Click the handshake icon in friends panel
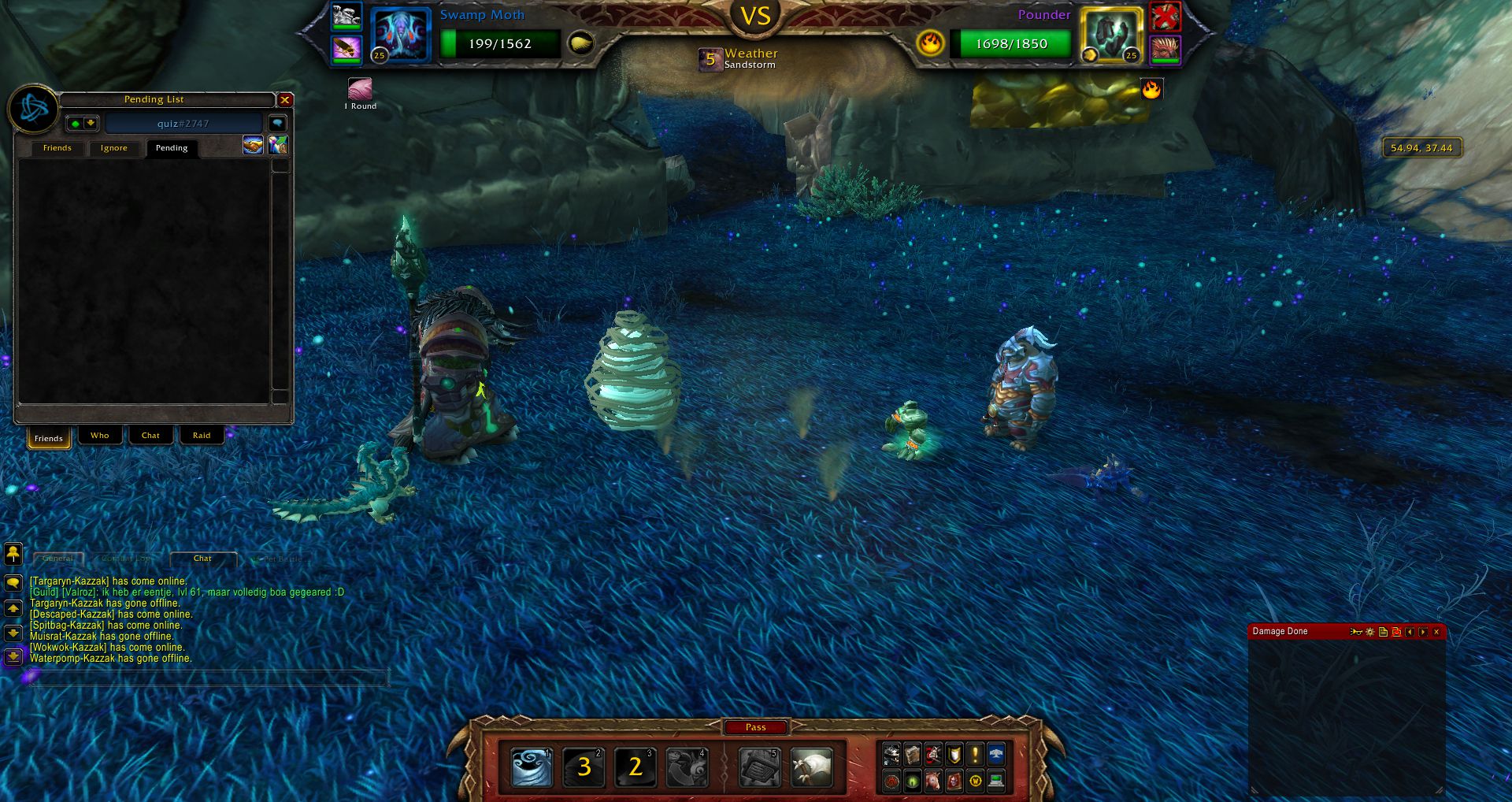Image resolution: width=1512 pixels, height=802 pixels. 253,145
